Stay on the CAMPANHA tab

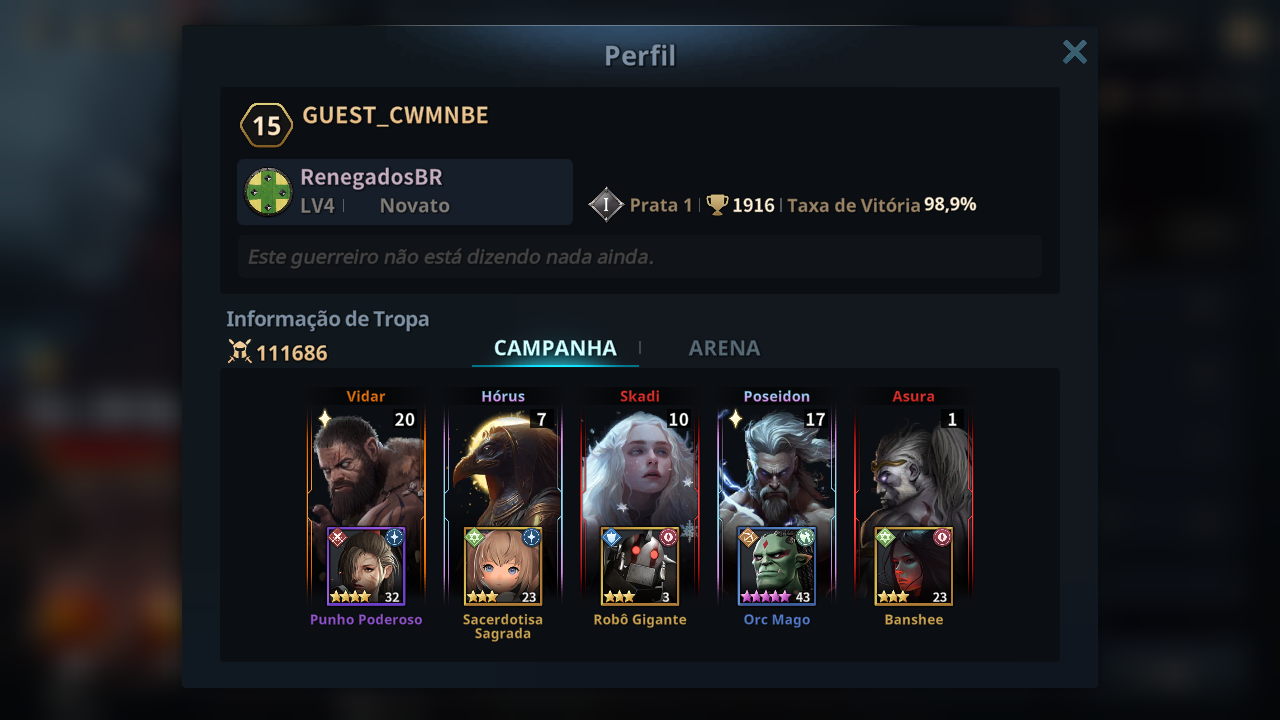click(555, 348)
